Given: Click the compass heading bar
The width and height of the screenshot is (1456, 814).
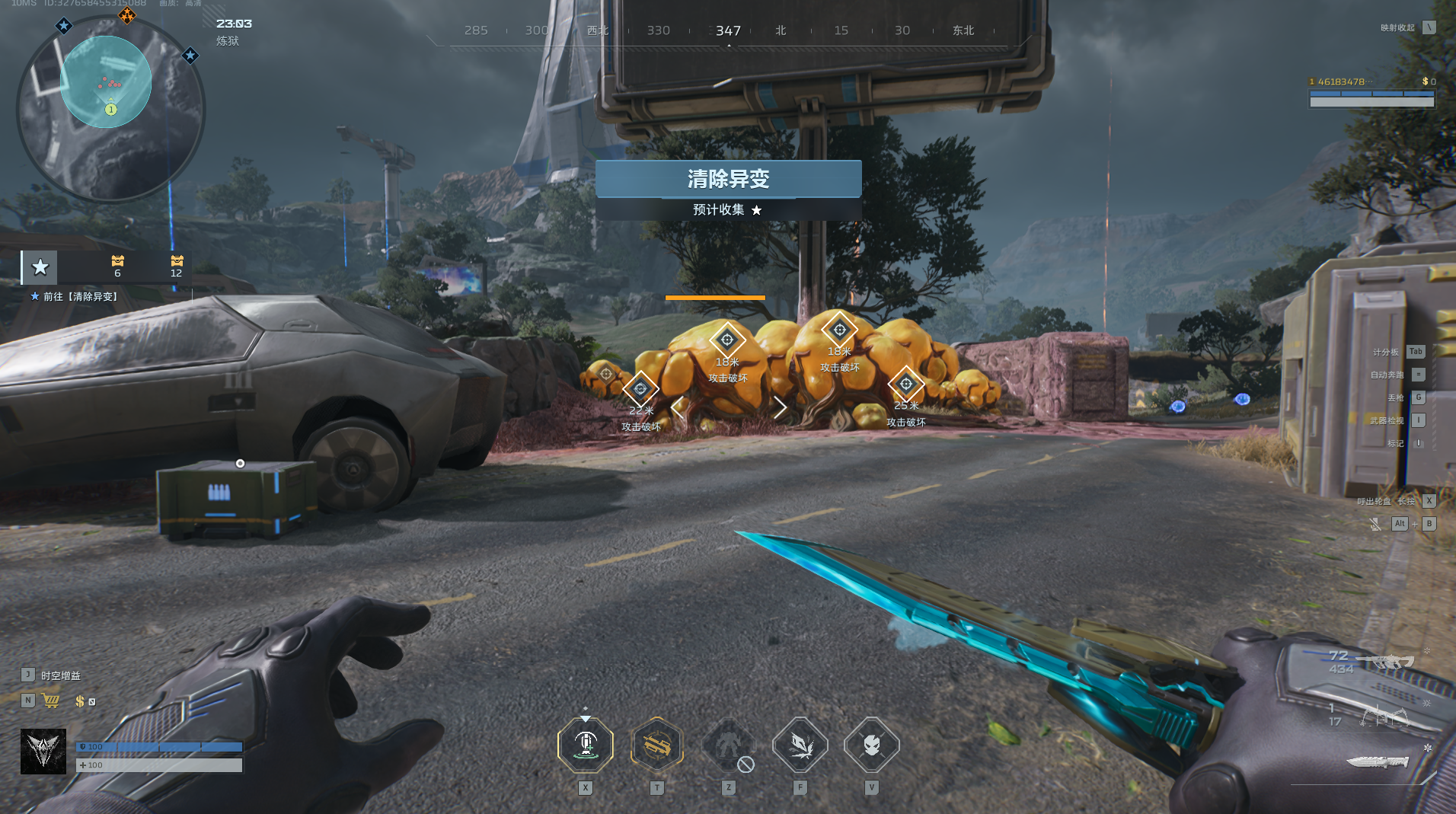Looking at the screenshot, I should (728, 31).
